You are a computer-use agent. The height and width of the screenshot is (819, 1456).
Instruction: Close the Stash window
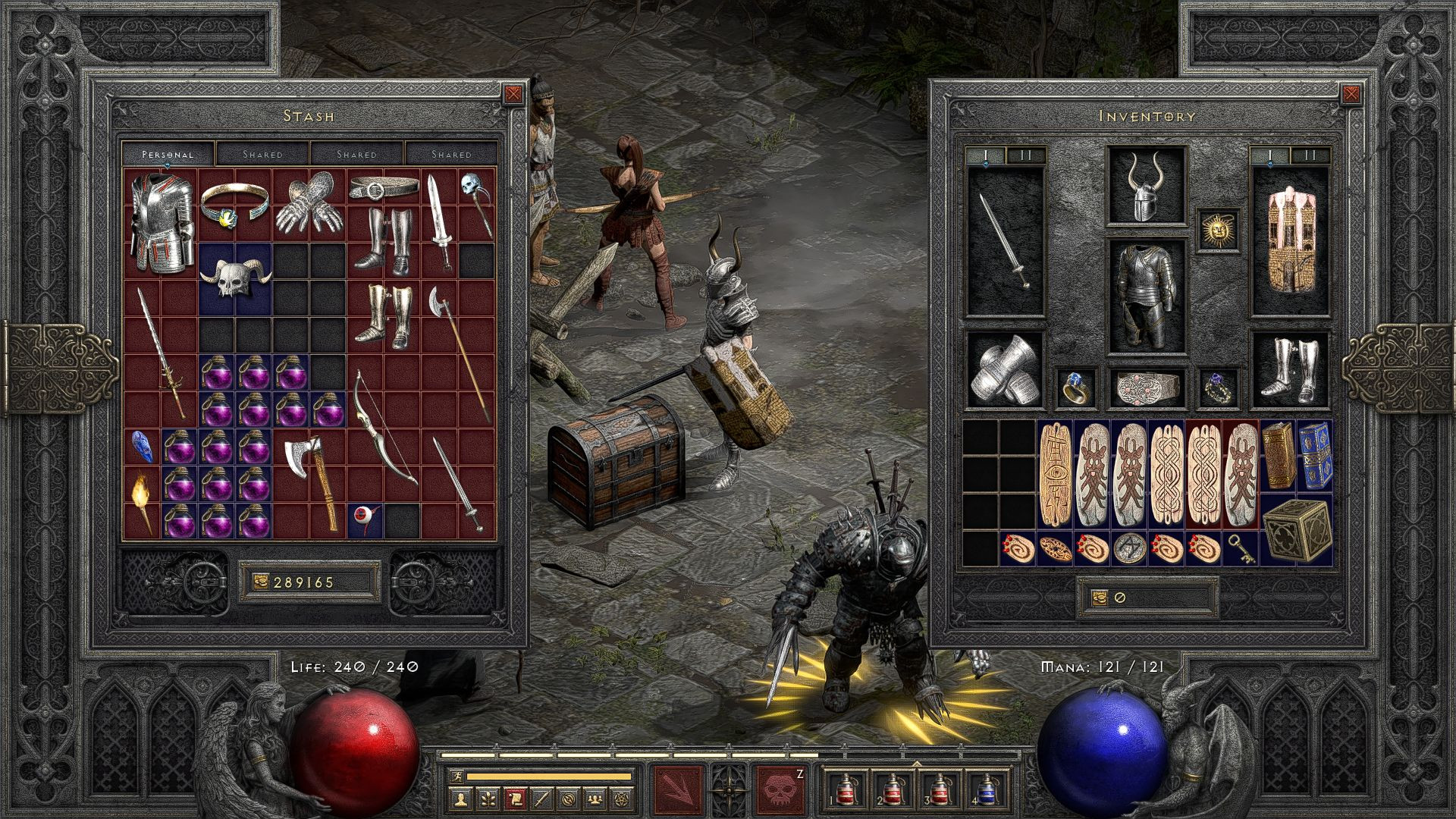[x=513, y=94]
